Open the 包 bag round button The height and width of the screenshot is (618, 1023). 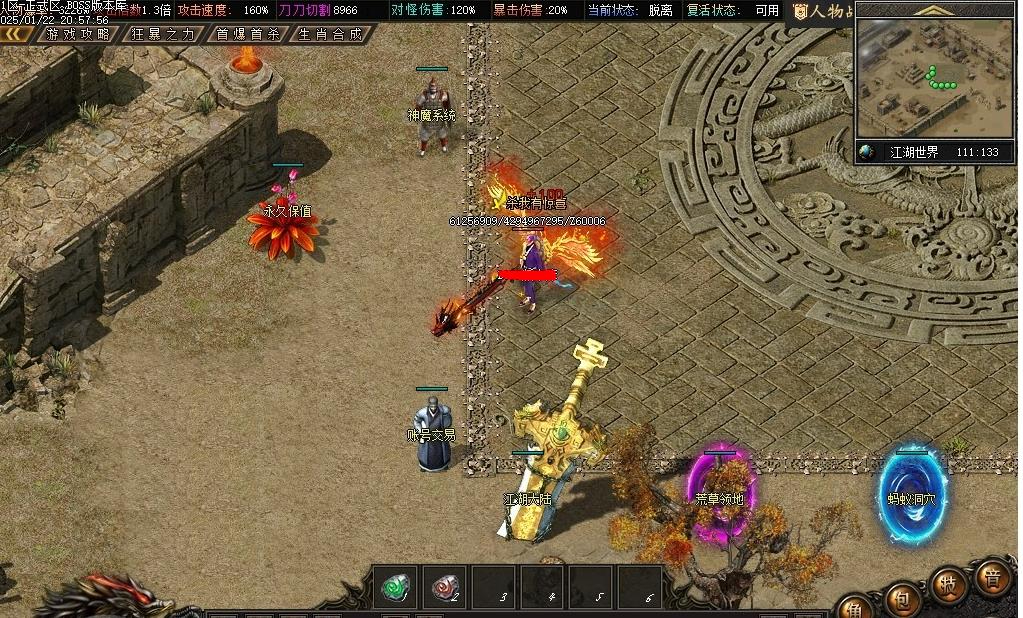[901, 599]
